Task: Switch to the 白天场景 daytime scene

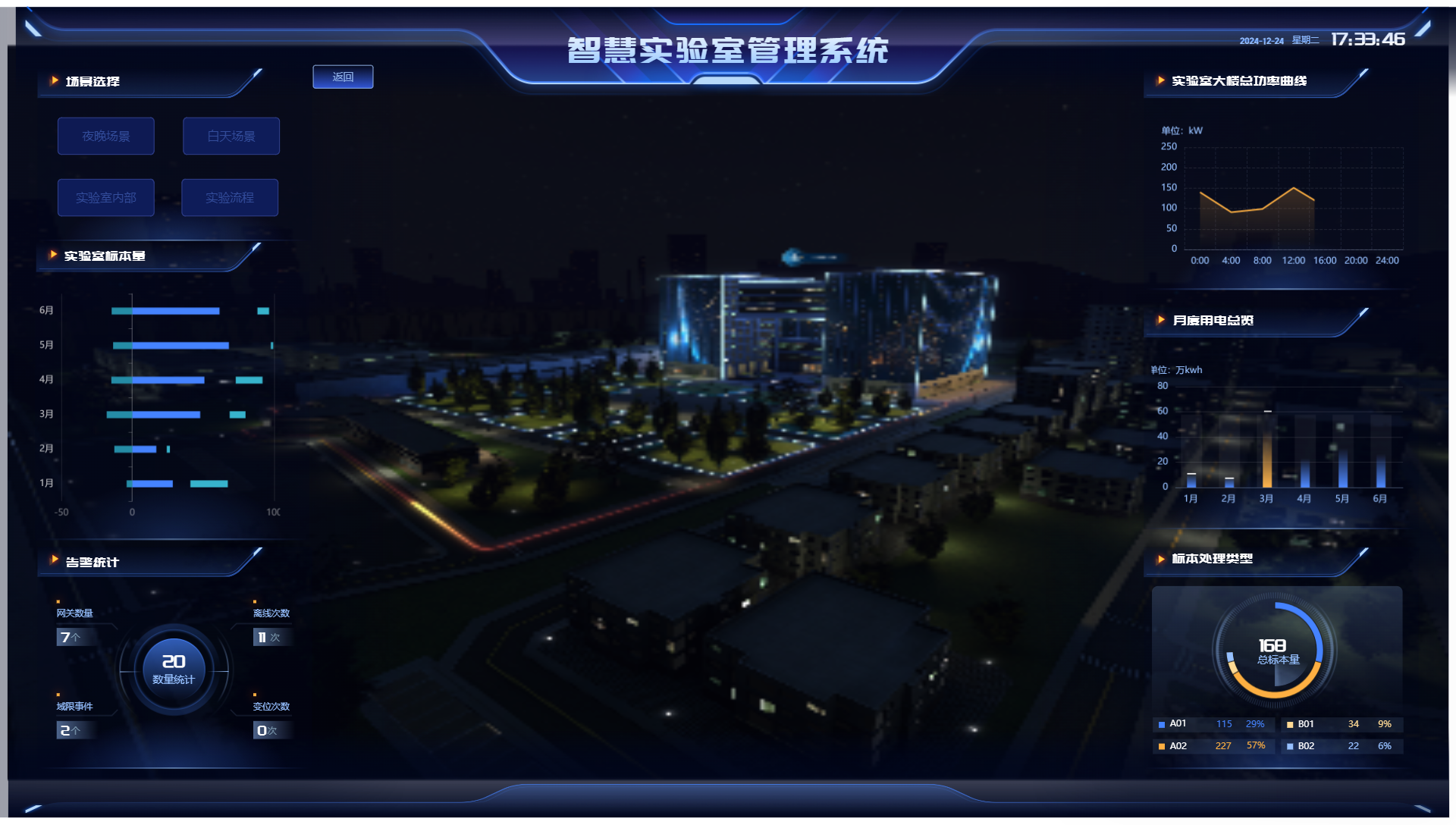Action: pyautogui.click(x=231, y=136)
